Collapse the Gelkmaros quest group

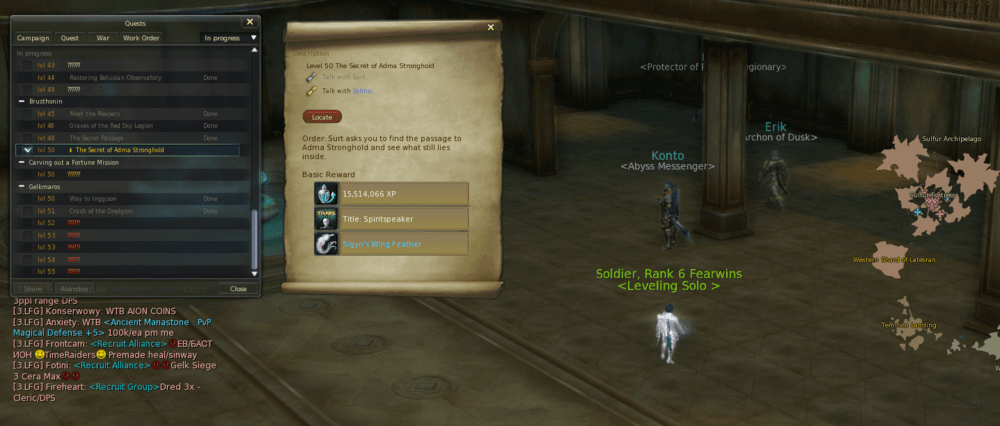pos(22,186)
